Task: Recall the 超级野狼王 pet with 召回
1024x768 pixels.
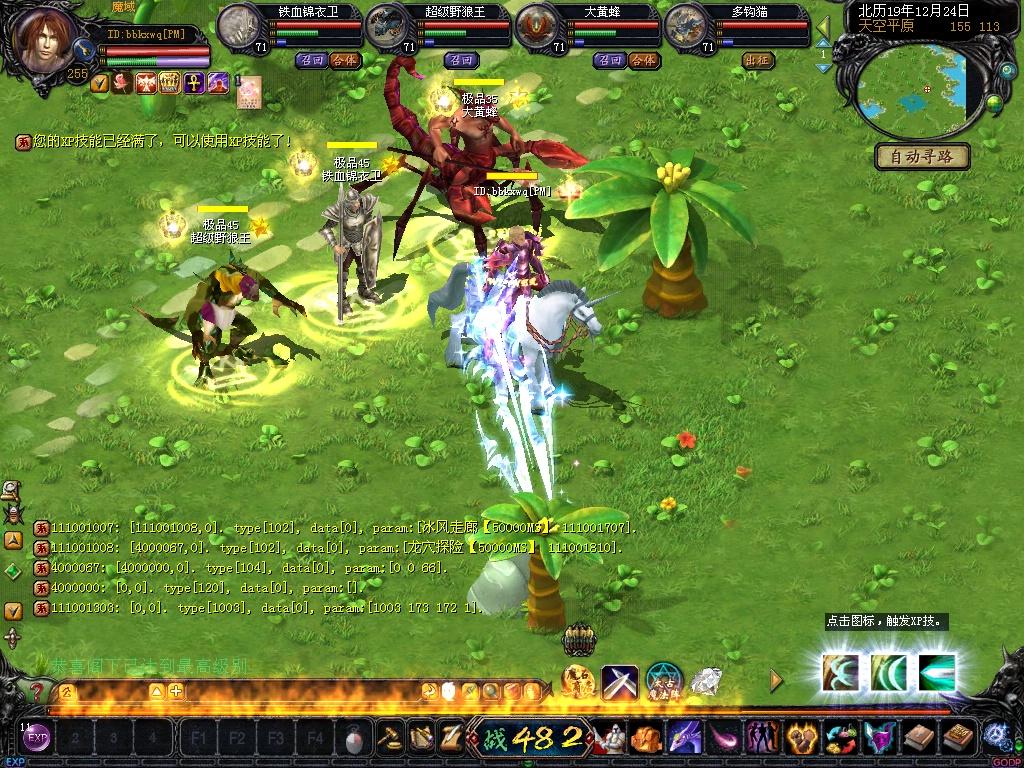Action: click(x=462, y=60)
